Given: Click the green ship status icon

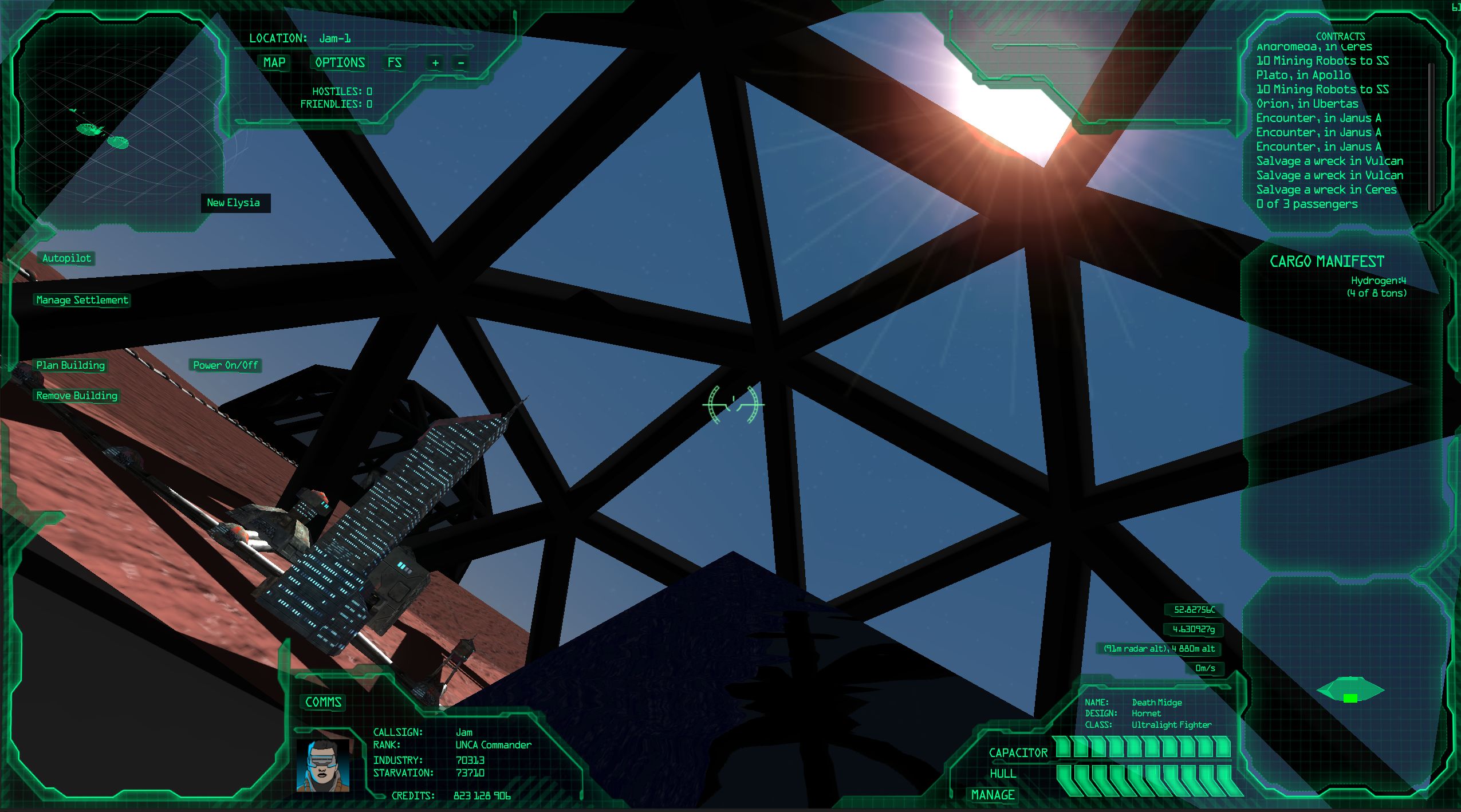Looking at the screenshot, I should 1350,690.
